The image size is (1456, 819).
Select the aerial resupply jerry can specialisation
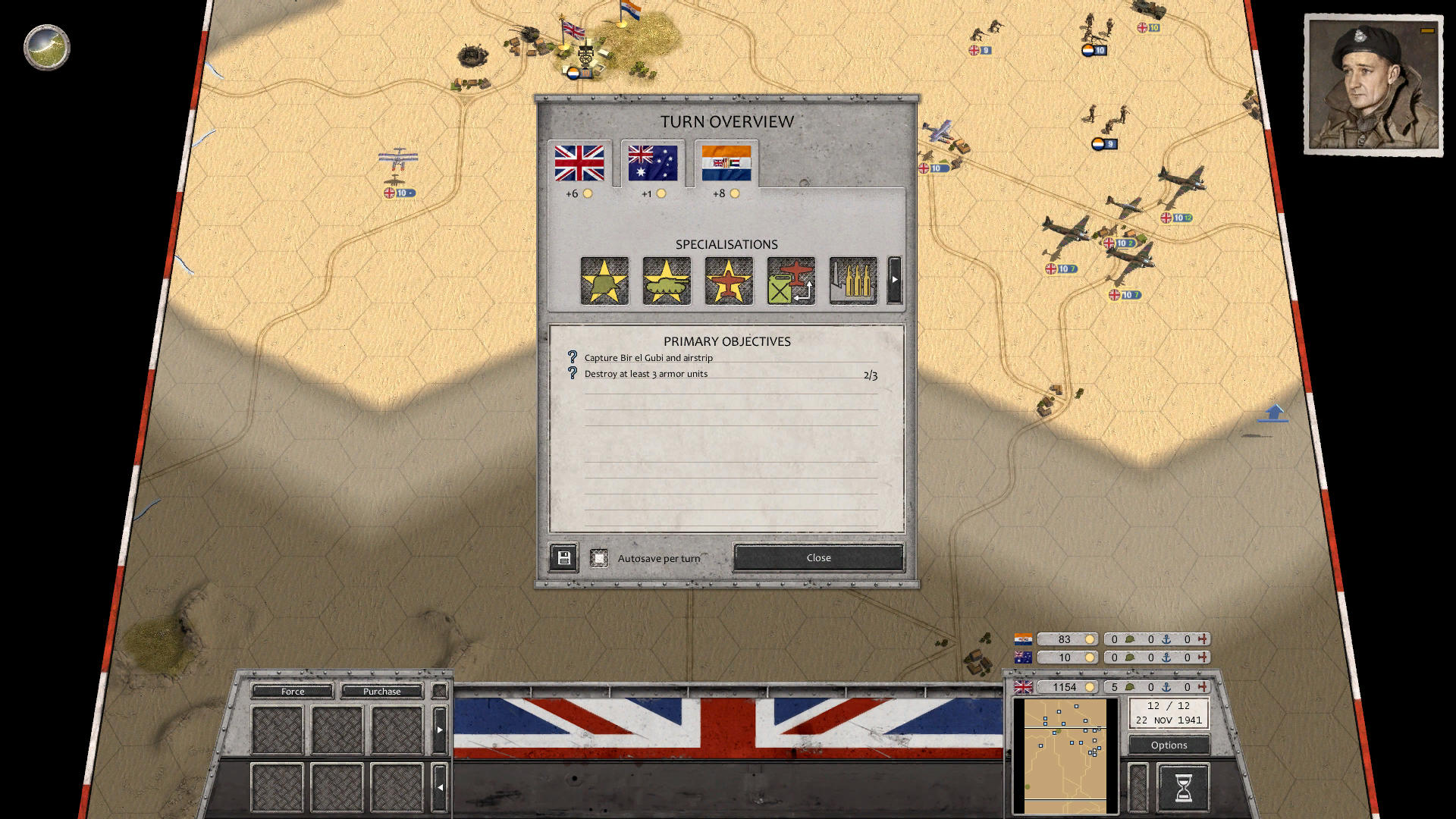(x=791, y=280)
